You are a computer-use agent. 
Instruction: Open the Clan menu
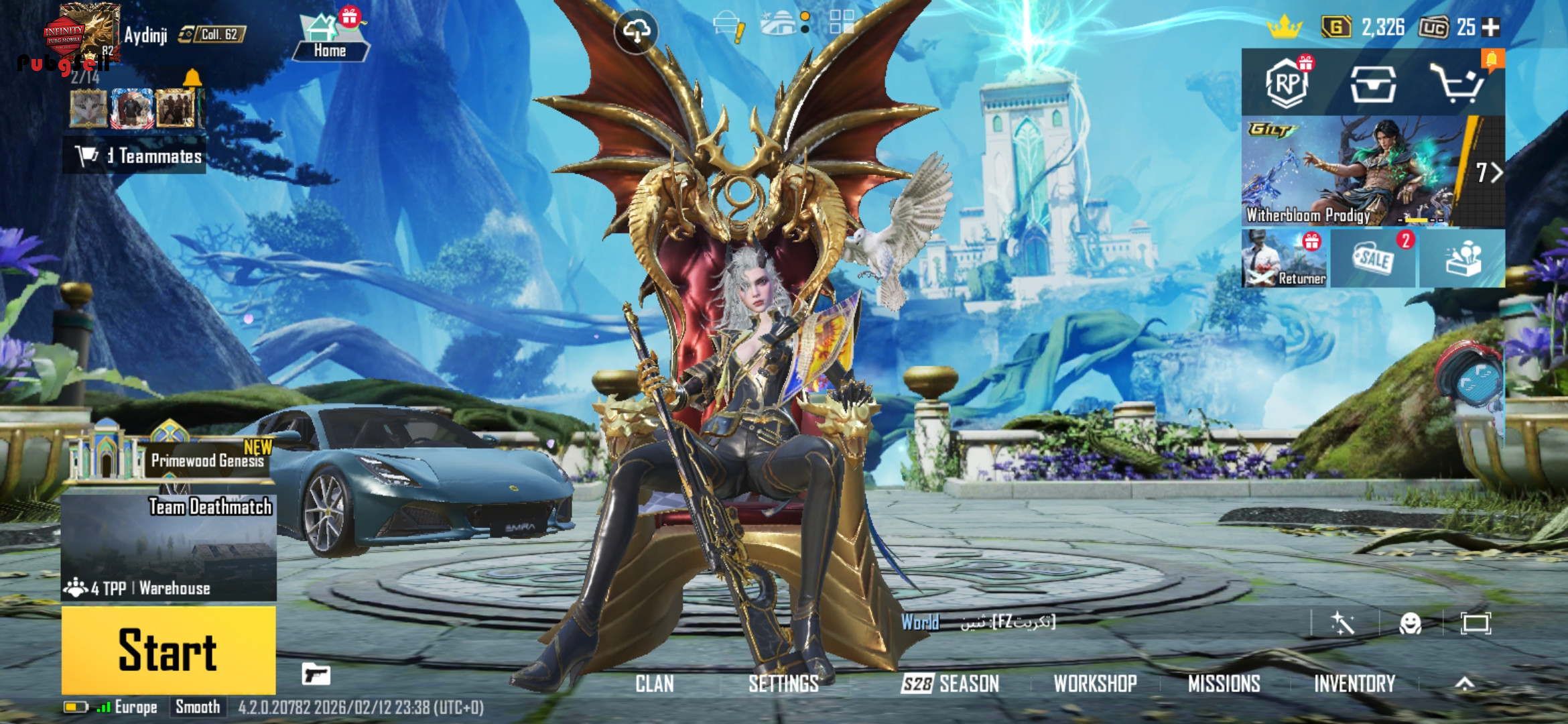tap(655, 684)
